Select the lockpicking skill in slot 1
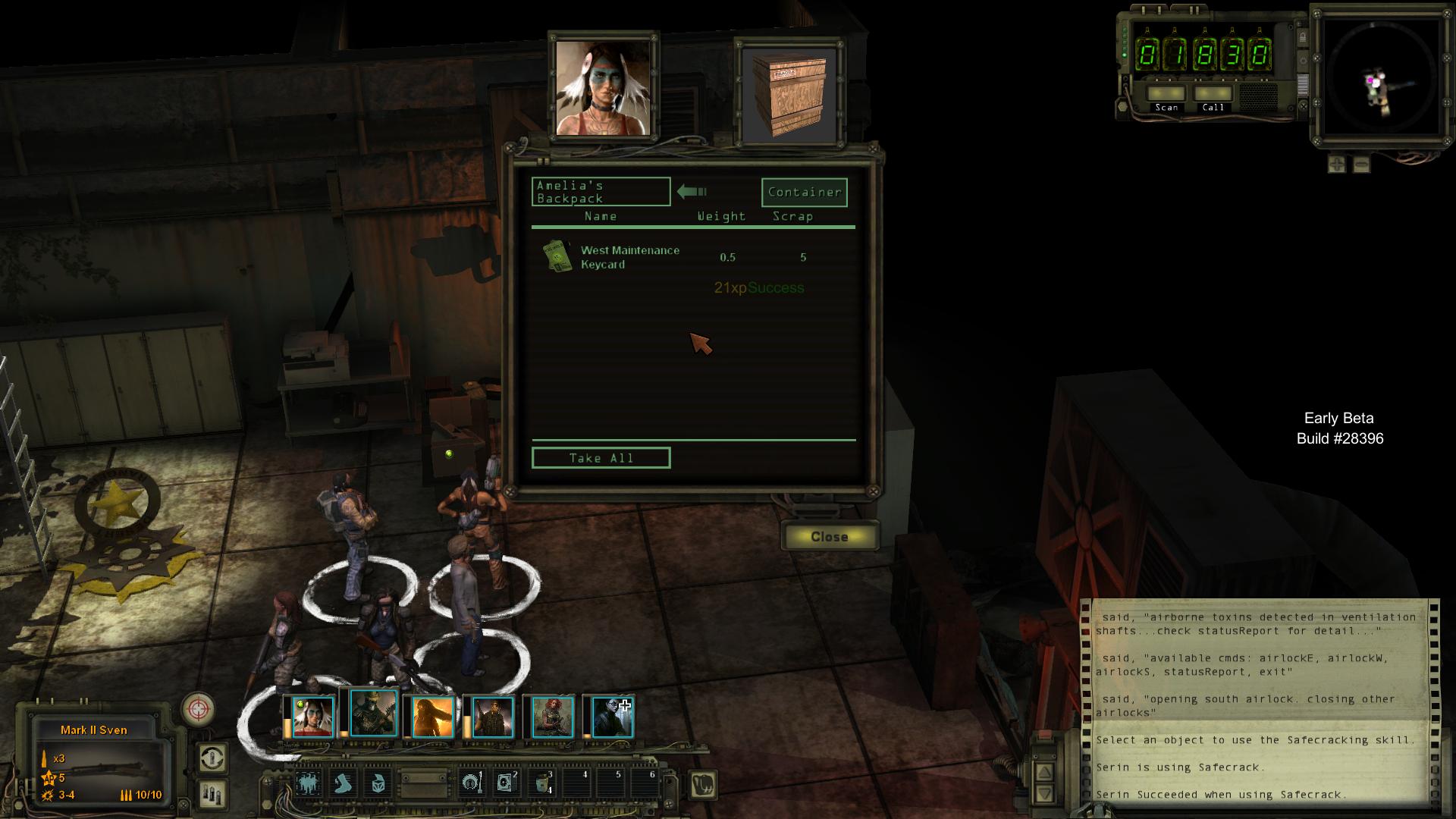The width and height of the screenshot is (1456, 819). click(x=471, y=783)
